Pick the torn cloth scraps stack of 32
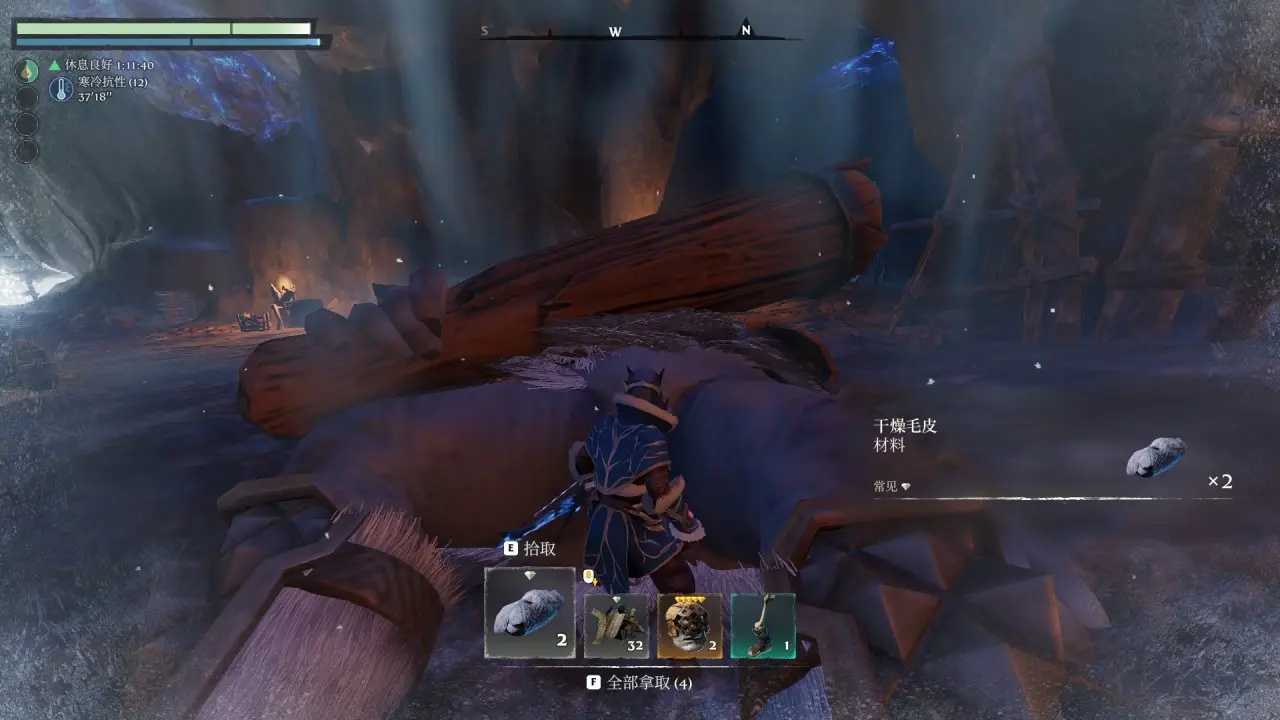This screenshot has width=1280, height=720. [617, 626]
